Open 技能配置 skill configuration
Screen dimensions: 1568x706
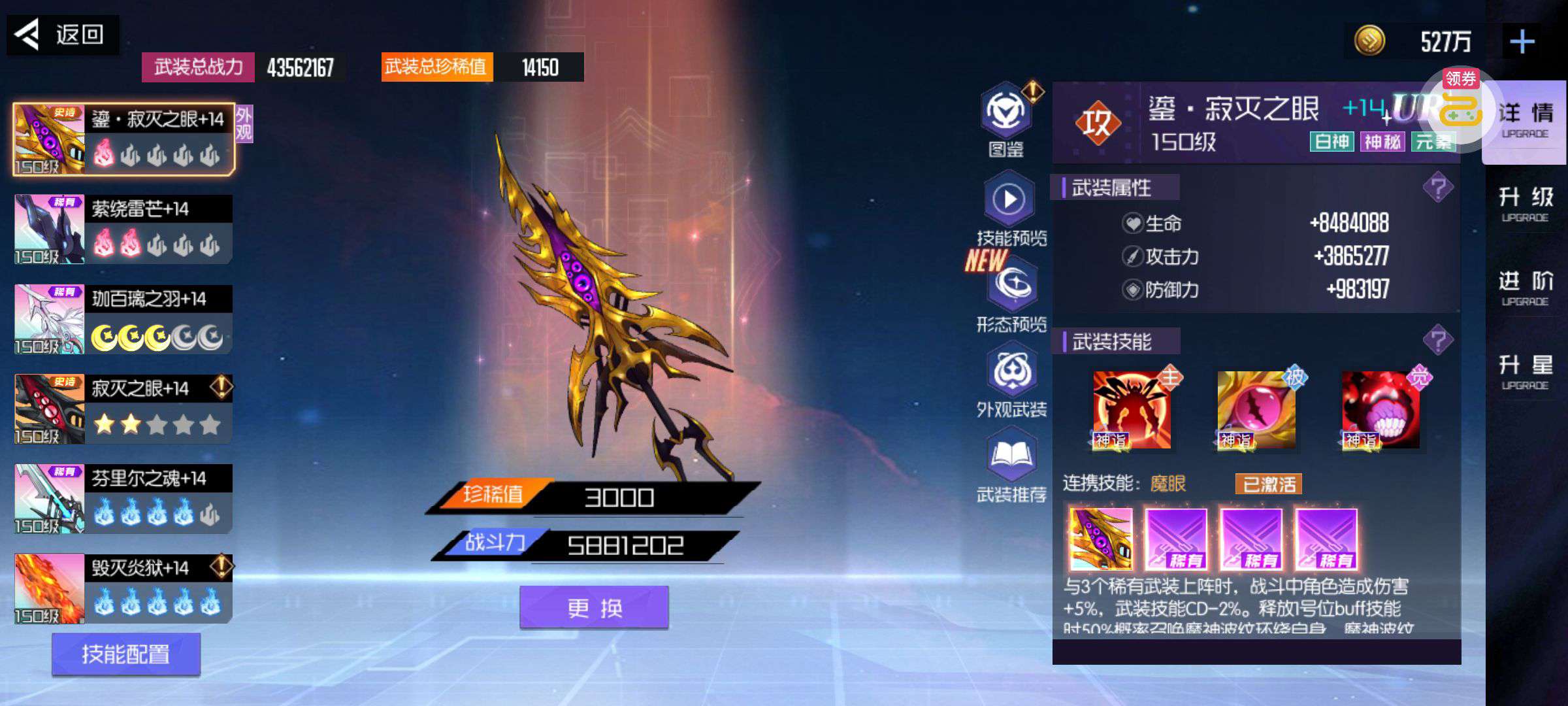click(126, 654)
